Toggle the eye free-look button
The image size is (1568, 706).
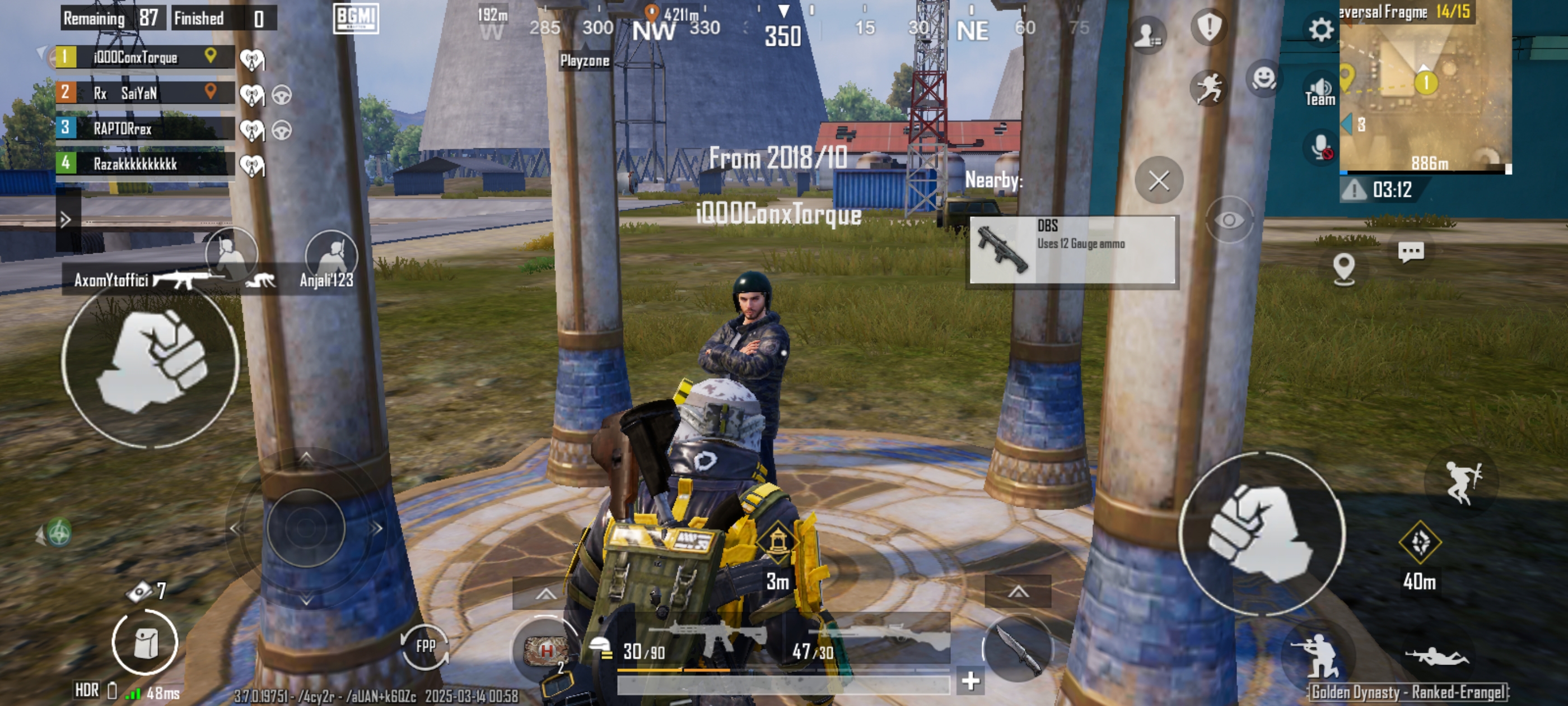point(1229,220)
